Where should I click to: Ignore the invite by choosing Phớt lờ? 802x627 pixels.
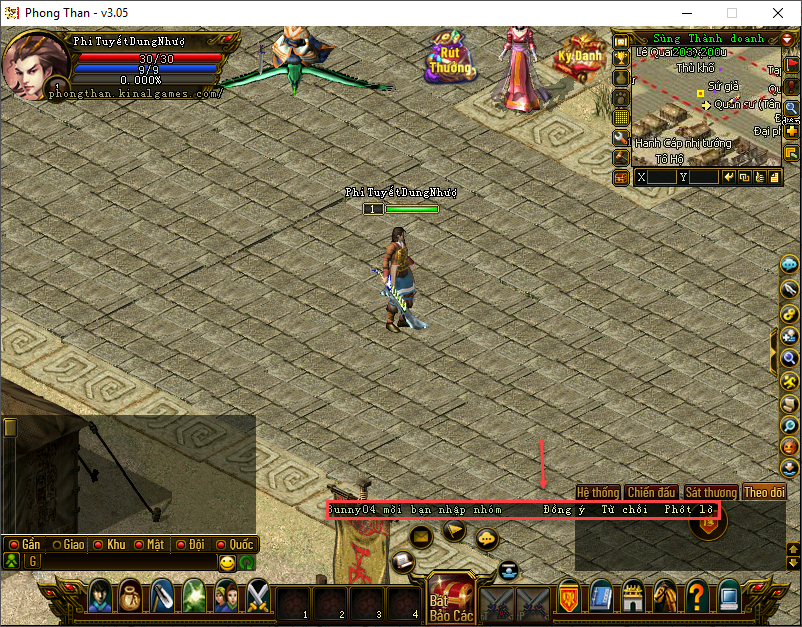[690, 509]
